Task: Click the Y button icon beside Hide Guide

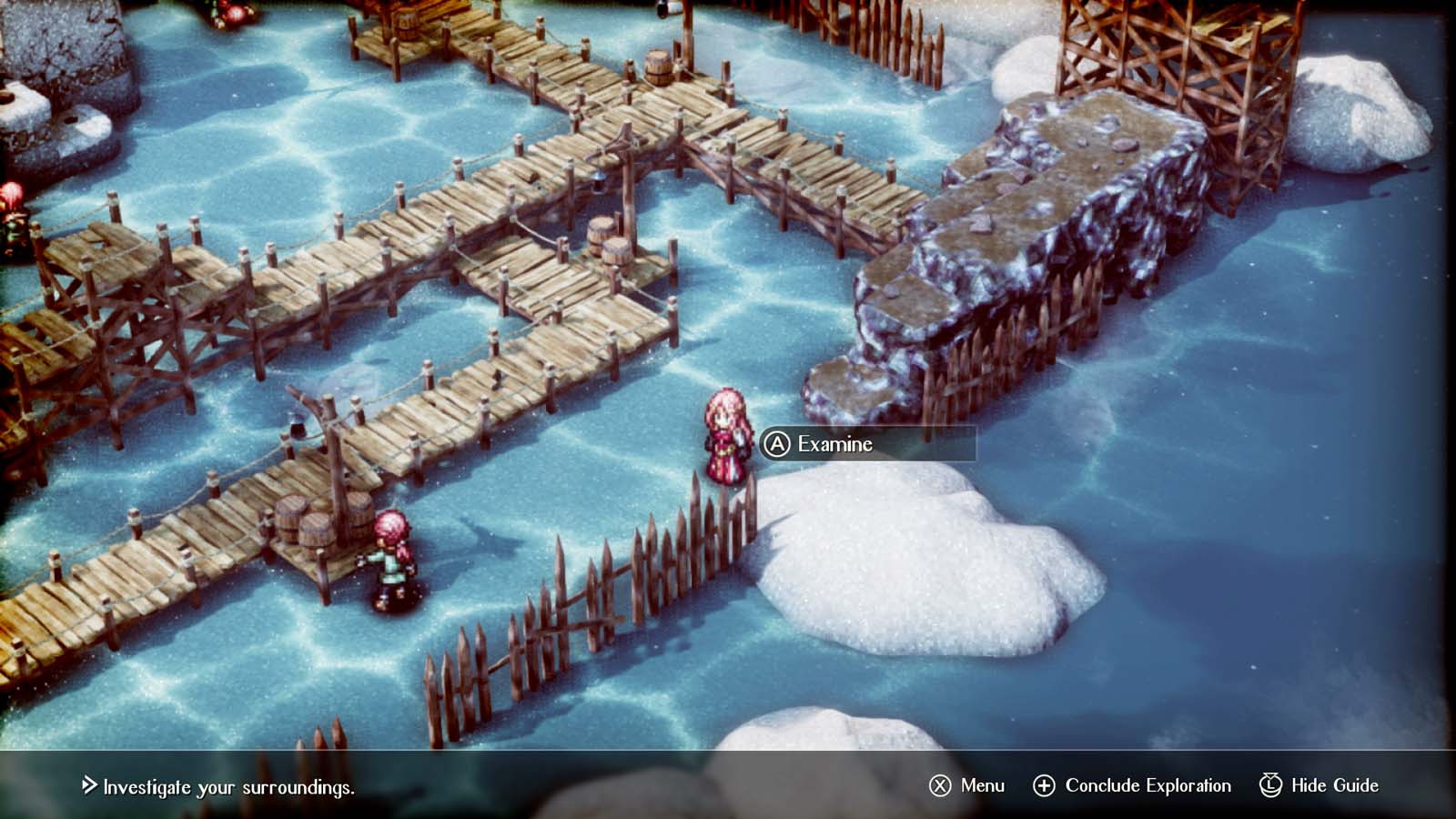Action: pos(1269,784)
